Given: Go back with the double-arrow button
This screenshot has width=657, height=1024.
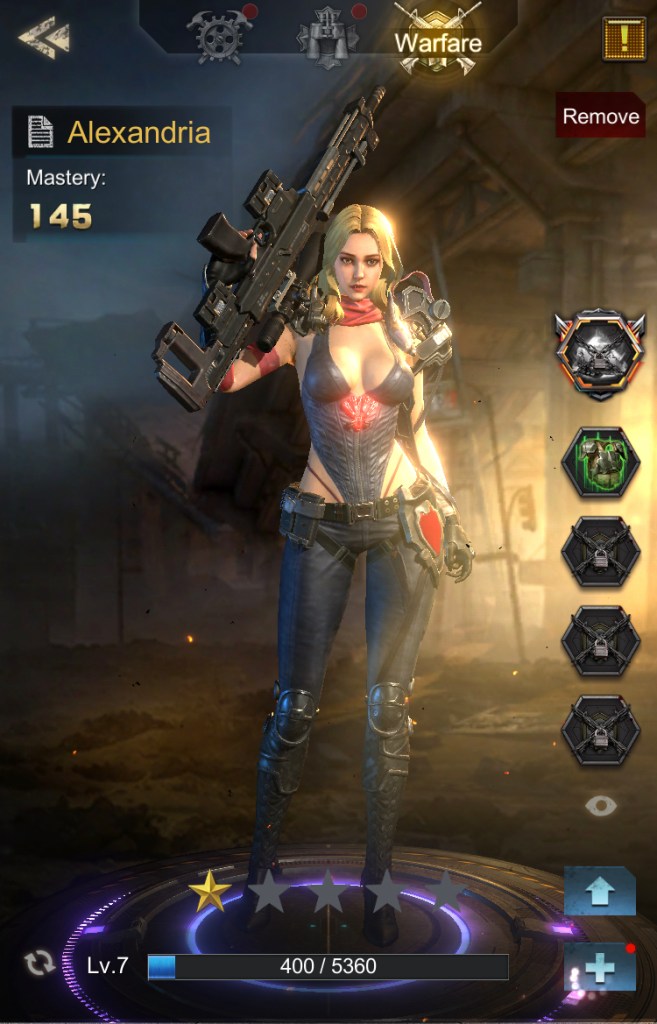Looking at the screenshot, I should pyautogui.click(x=43, y=39).
